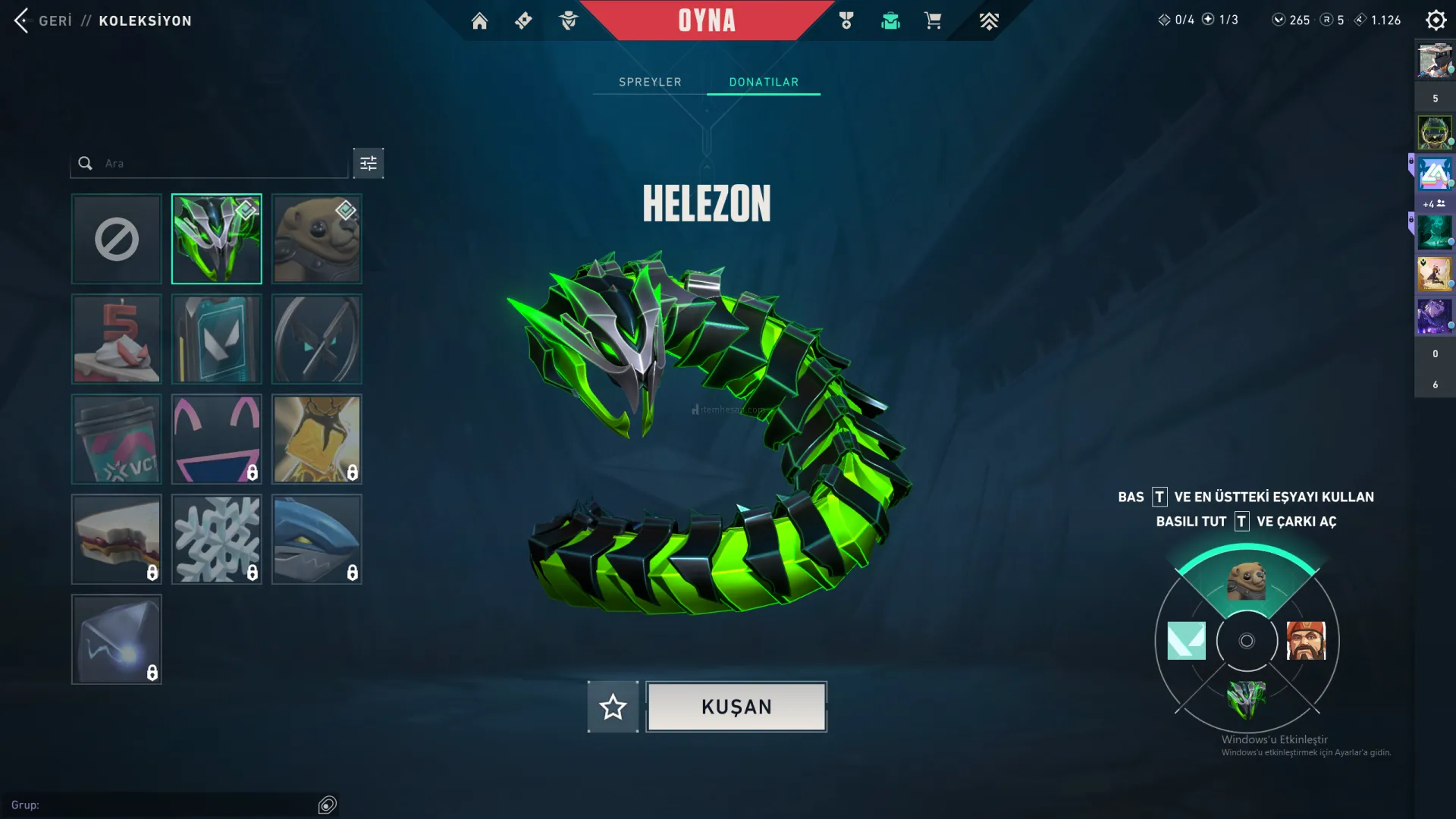Select the locked snowflake tile
1456x819 pixels.
(x=217, y=540)
